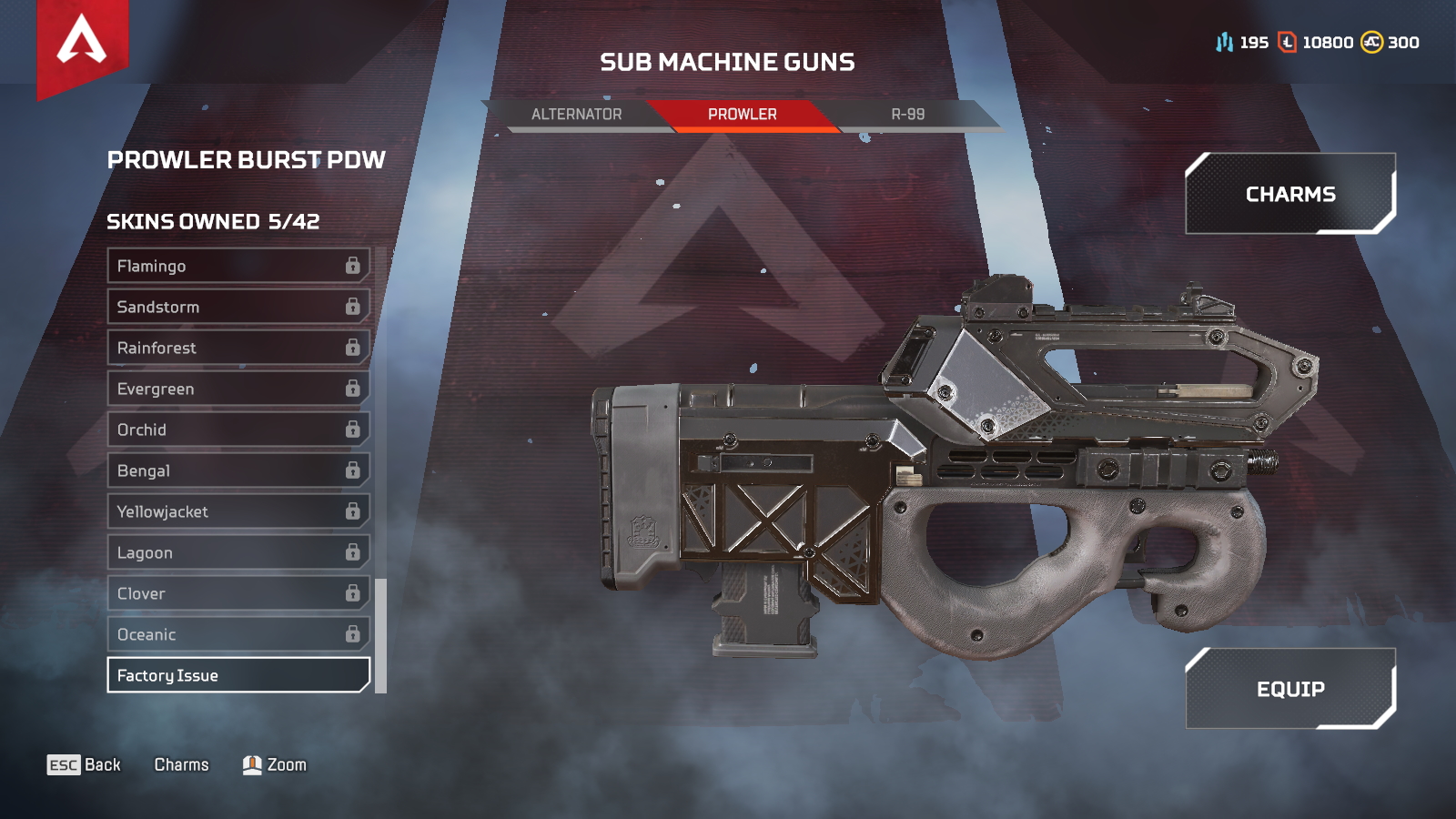
Task: Click the Zoom mouse icon in the bottom bar
Action: click(252, 765)
